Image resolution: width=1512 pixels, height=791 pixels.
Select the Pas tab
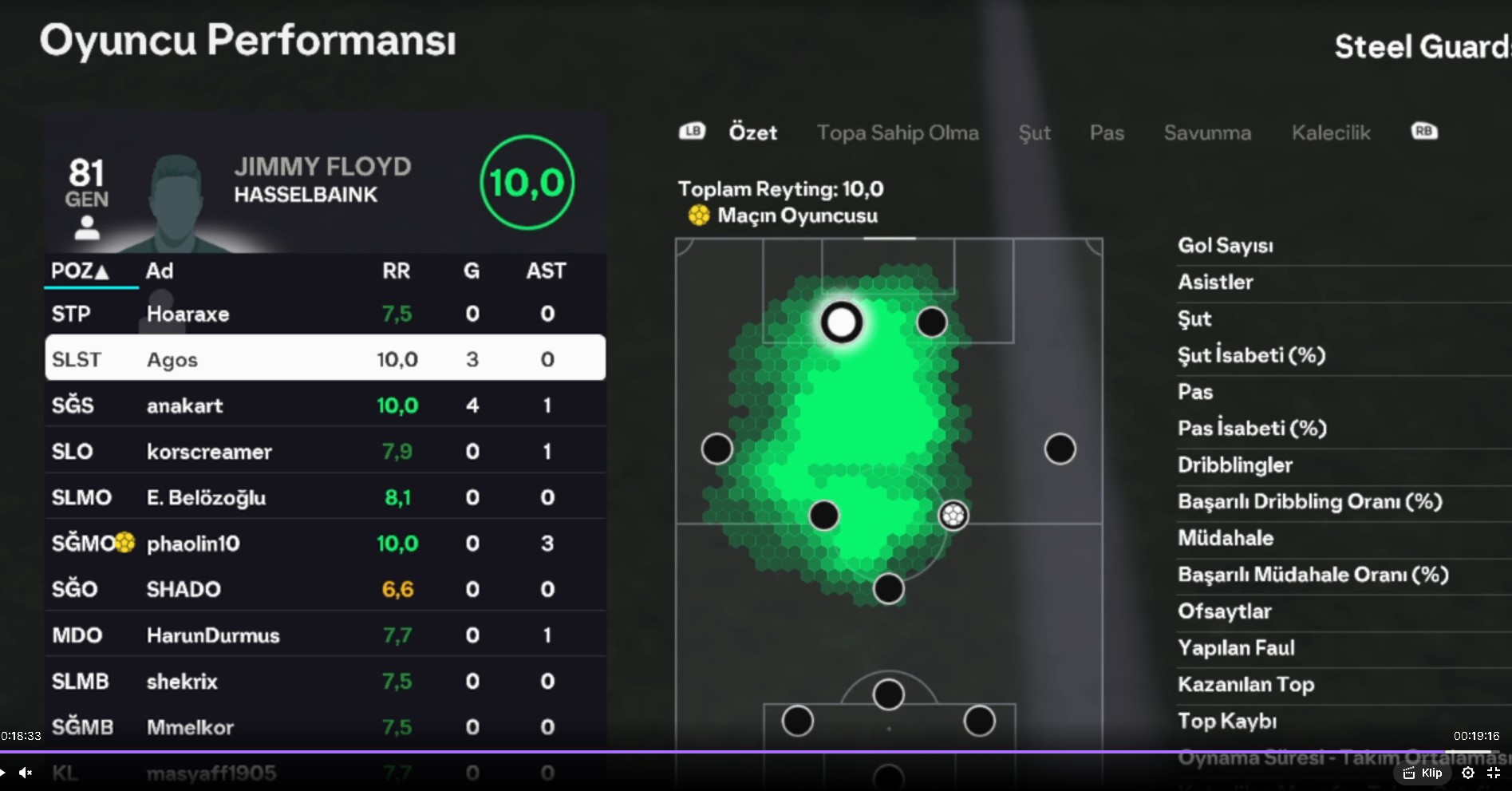1107,132
